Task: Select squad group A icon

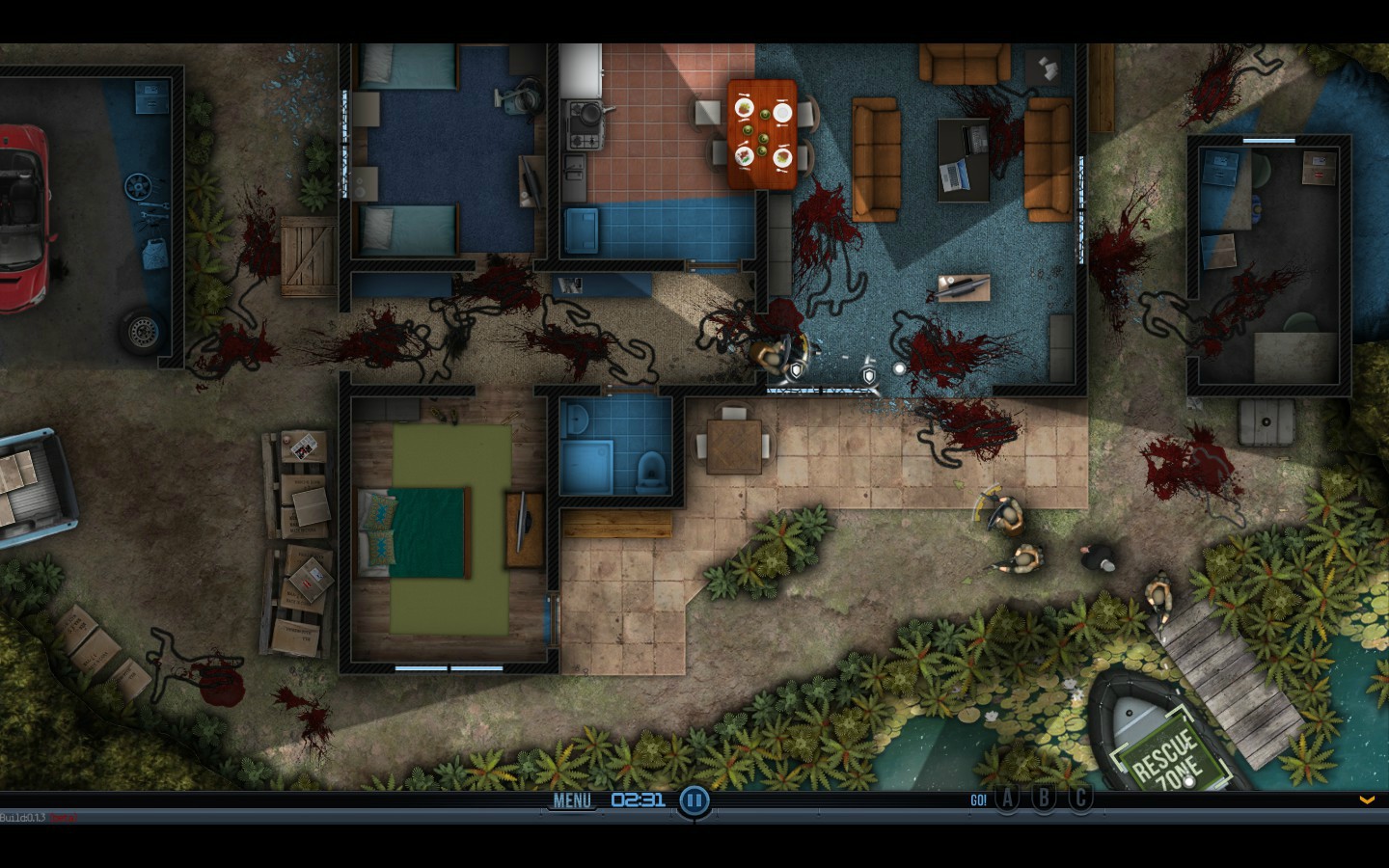Action: pos(1006,799)
